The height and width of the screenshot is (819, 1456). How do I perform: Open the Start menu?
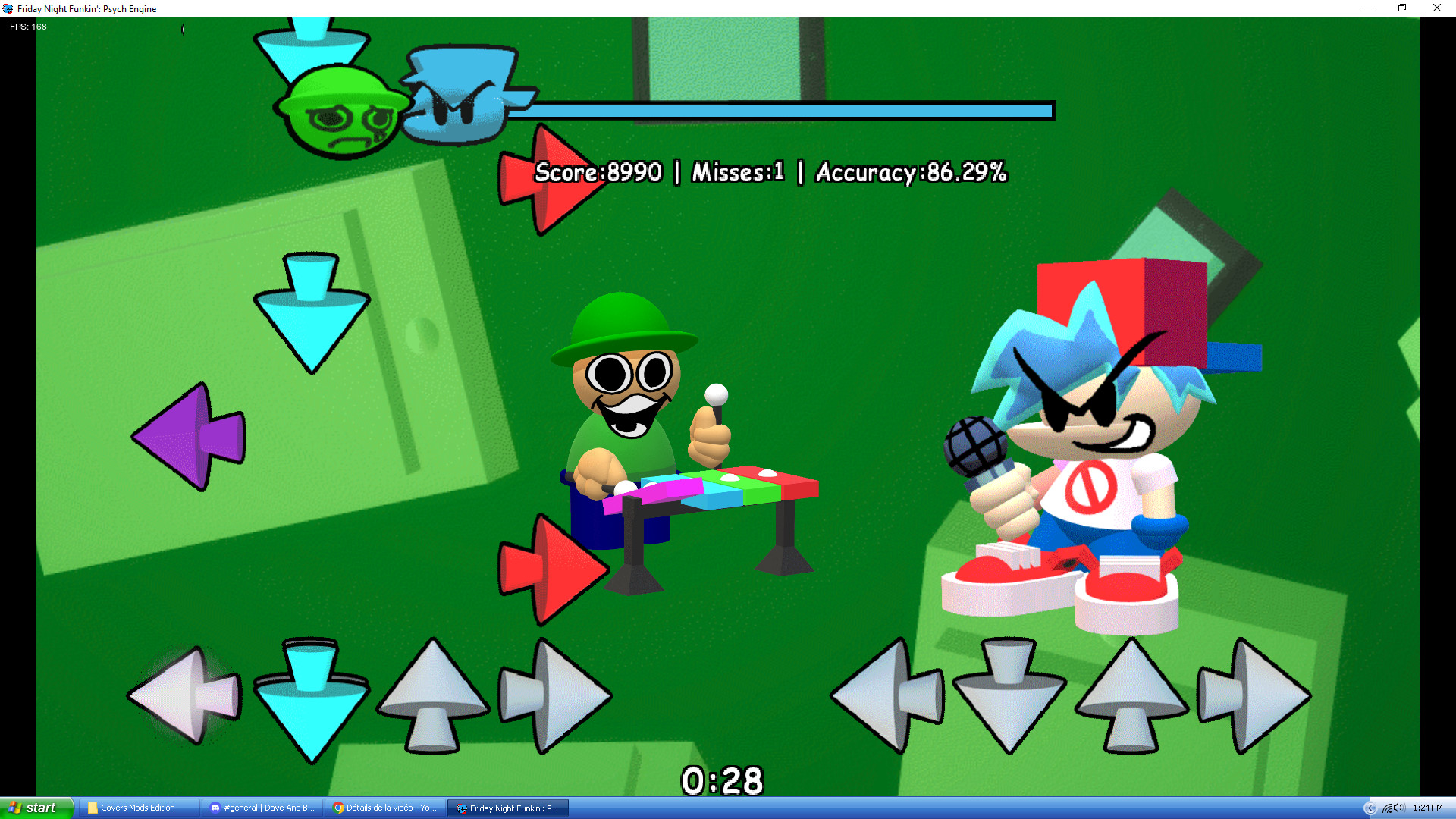(34, 808)
